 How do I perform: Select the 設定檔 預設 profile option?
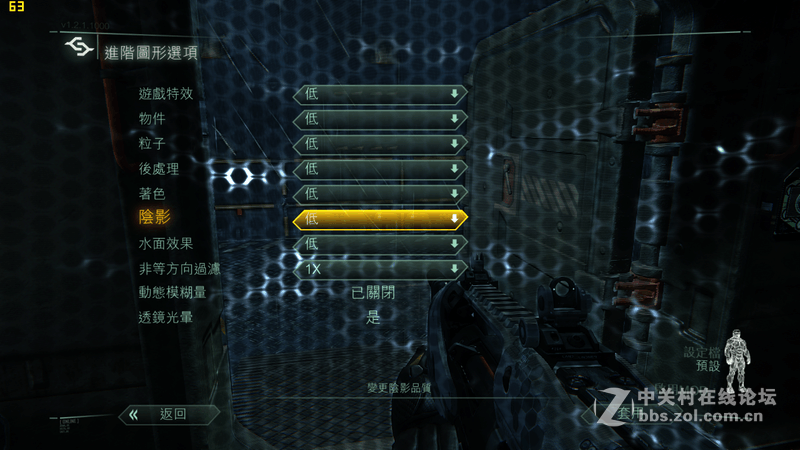701,359
